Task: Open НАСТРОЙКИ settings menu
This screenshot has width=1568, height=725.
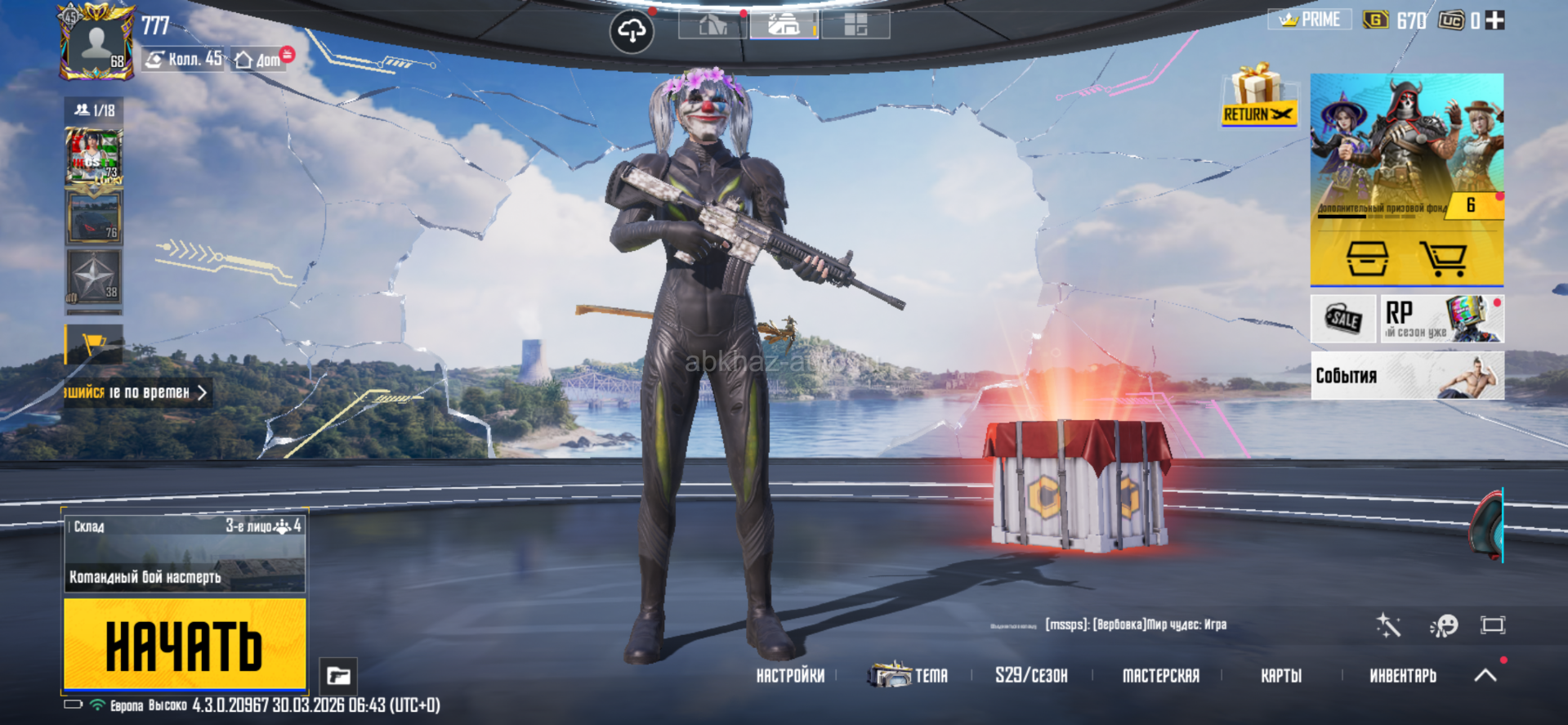Action: coord(790,676)
